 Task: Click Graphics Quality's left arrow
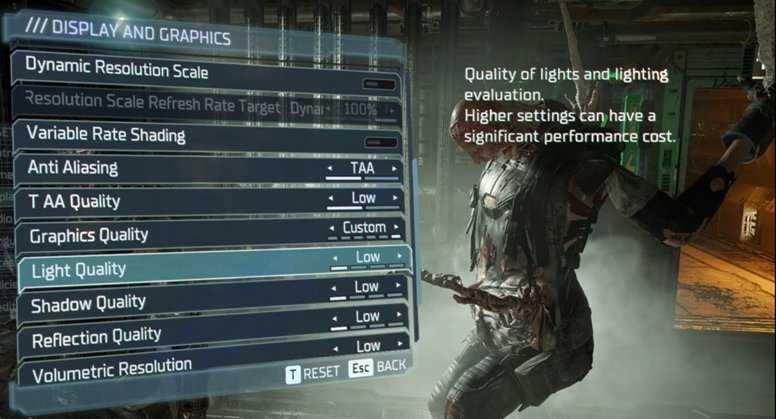pyautogui.click(x=331, y=229)
